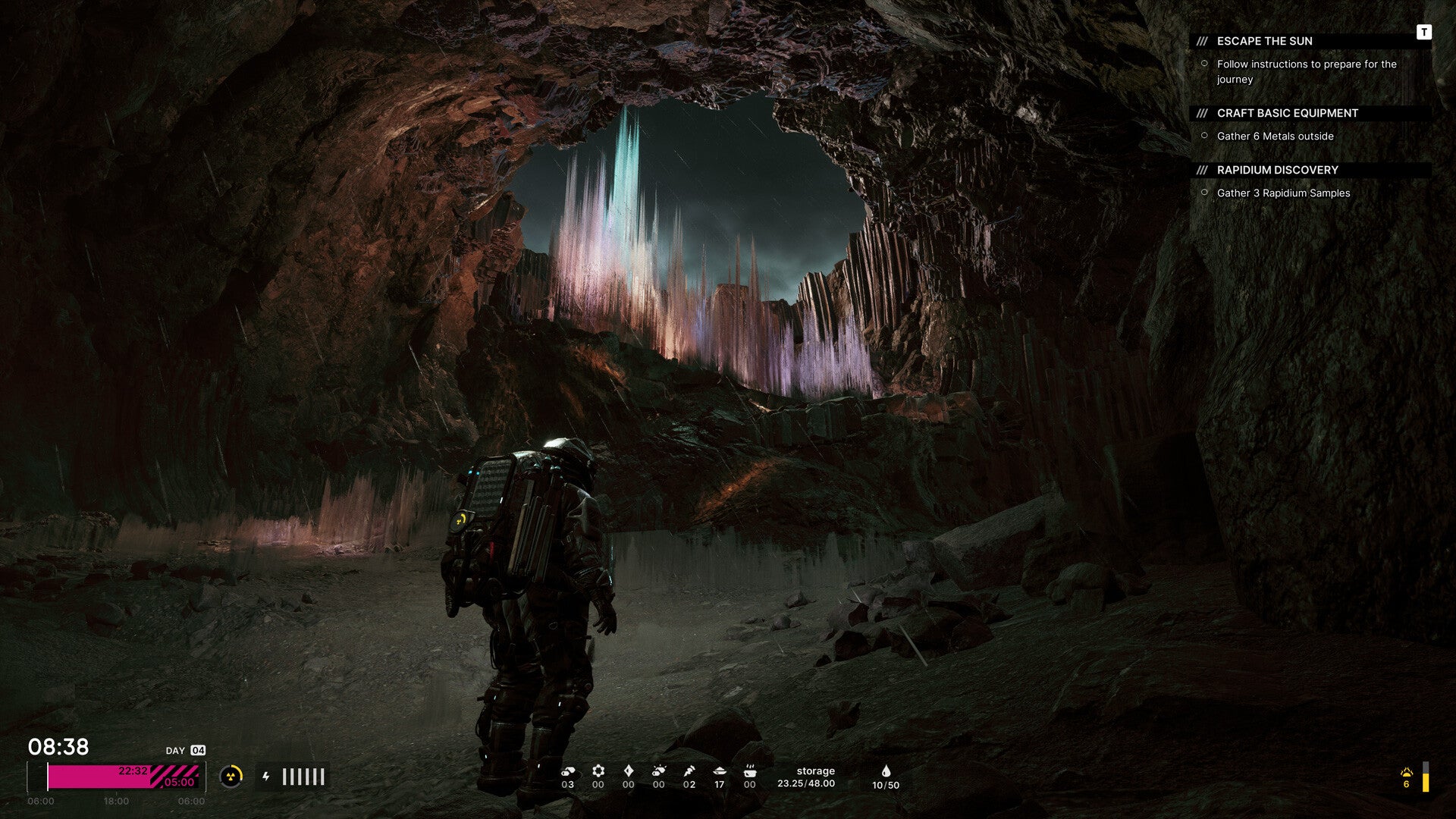Select the gear-shaped components resource icon
This screenshot has width=1456, height=819.
click(598, 771)
